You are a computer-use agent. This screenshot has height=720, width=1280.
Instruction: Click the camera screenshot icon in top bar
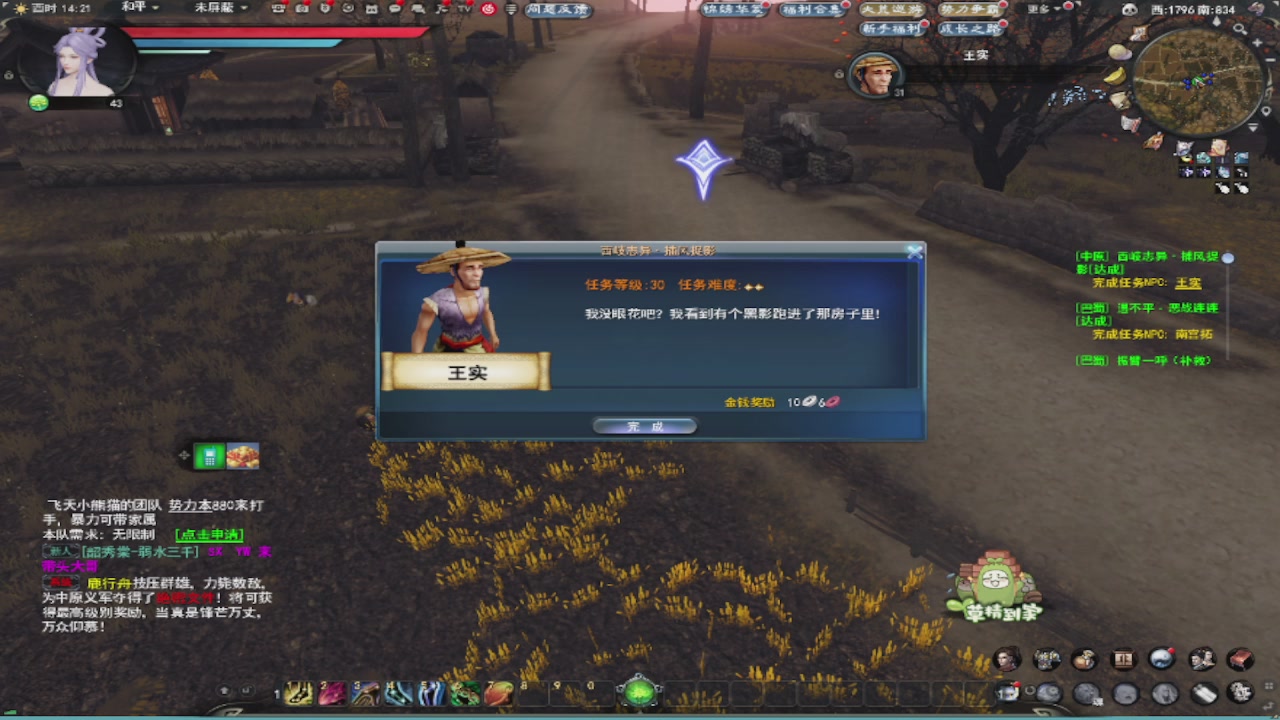pos(301,9)
